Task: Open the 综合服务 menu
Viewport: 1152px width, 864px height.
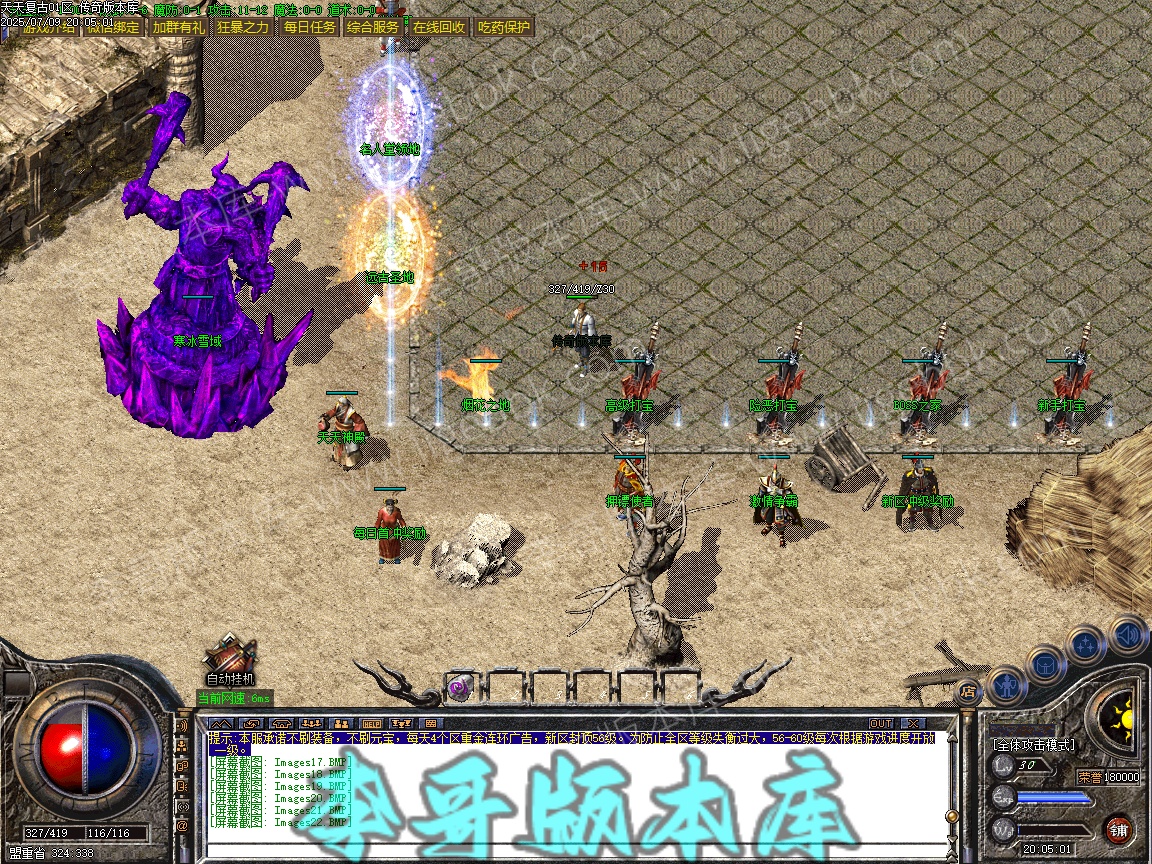Action: point(373,27)
